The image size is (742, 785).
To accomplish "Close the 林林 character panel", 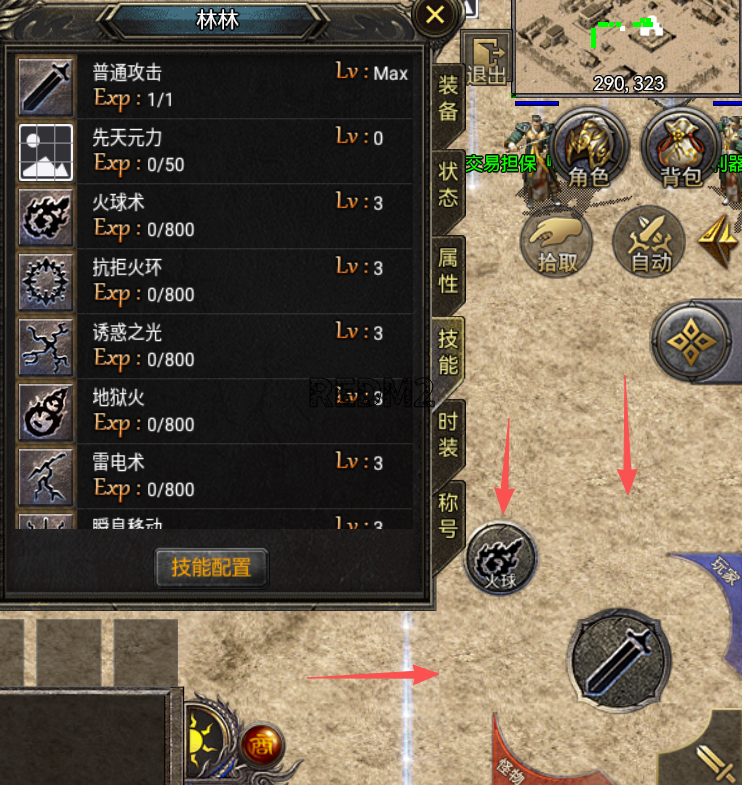I will pos(435,16).
